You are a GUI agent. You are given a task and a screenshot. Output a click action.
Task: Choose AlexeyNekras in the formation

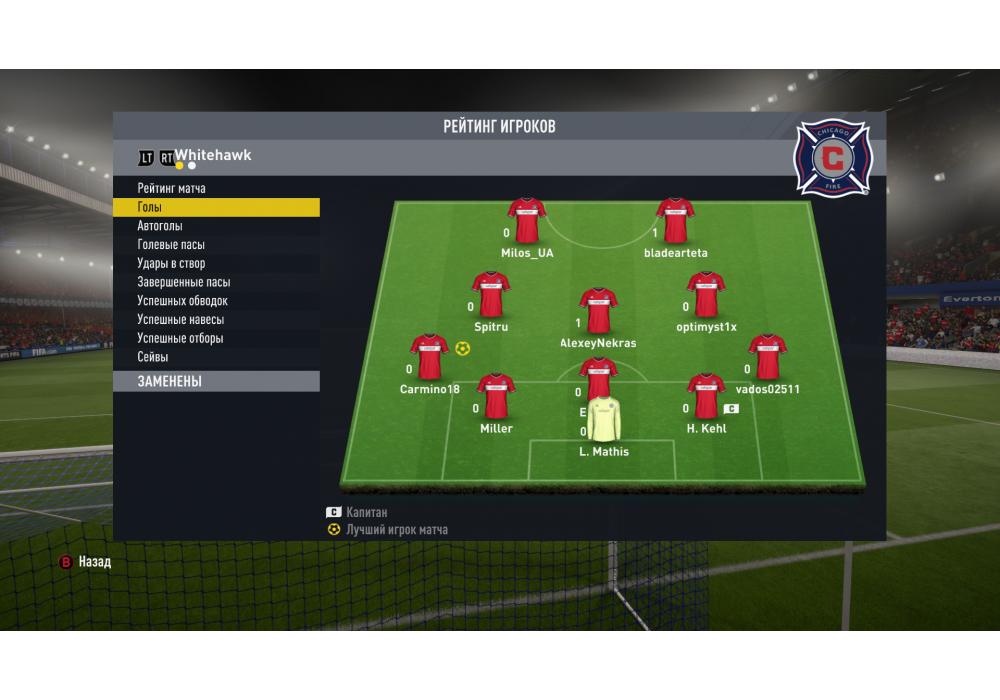coord(598,311)
